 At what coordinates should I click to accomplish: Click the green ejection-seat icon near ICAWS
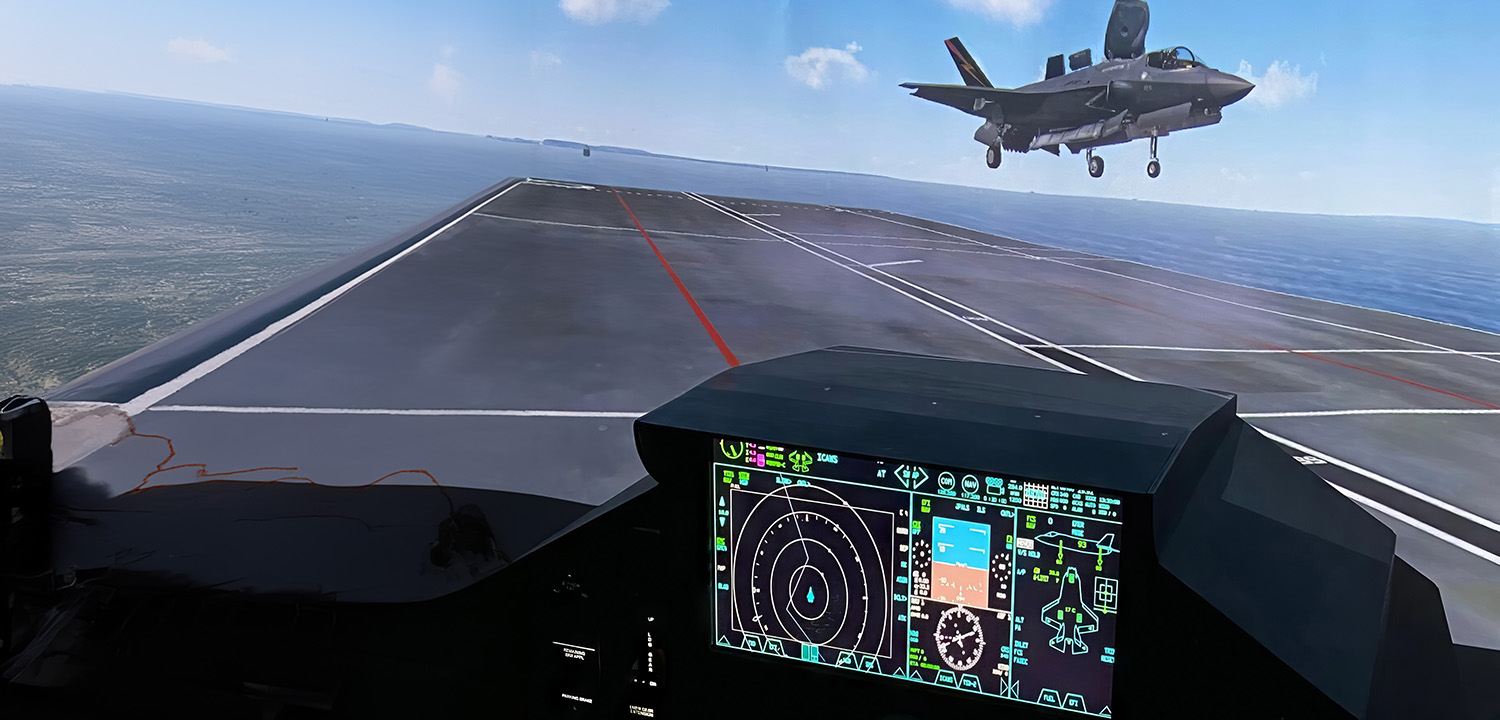pos(801,459)
